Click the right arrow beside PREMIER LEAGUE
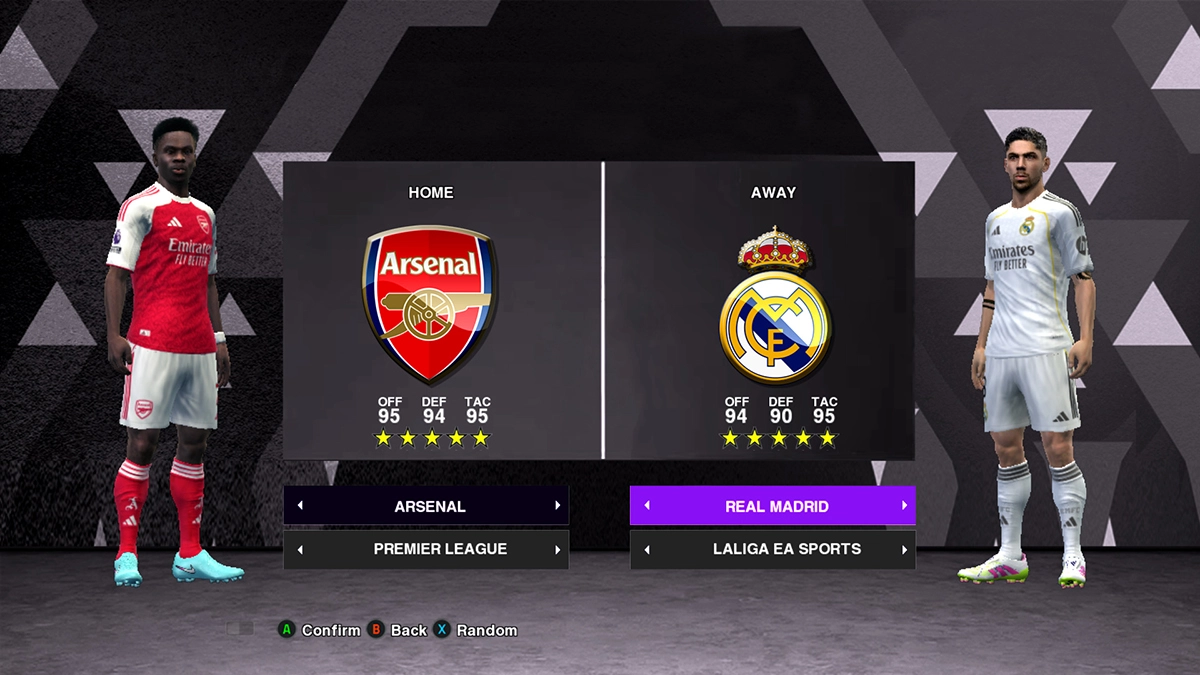The height and width of the screenshot is (675, 1200). 557,550
